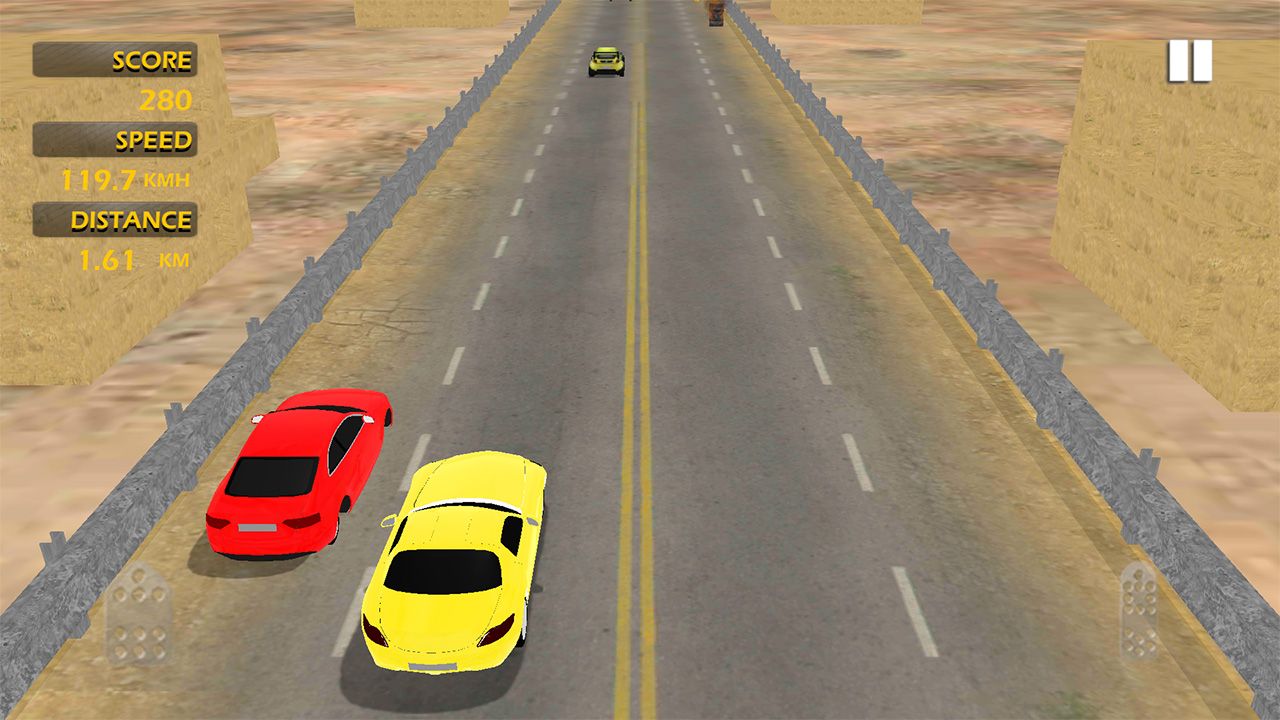Click the SCORE panel header plaque

[x=116, y=59]
